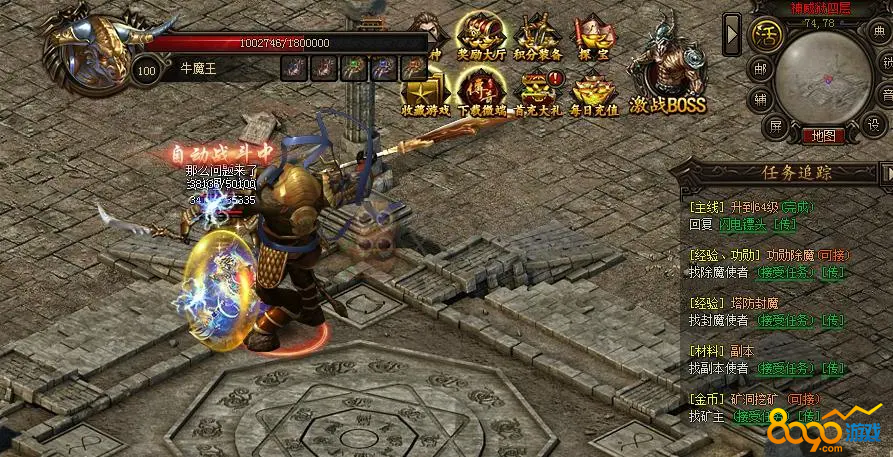
Task: Open the 每日充值 daily recharge icon
Action: [x=594, y=97]
